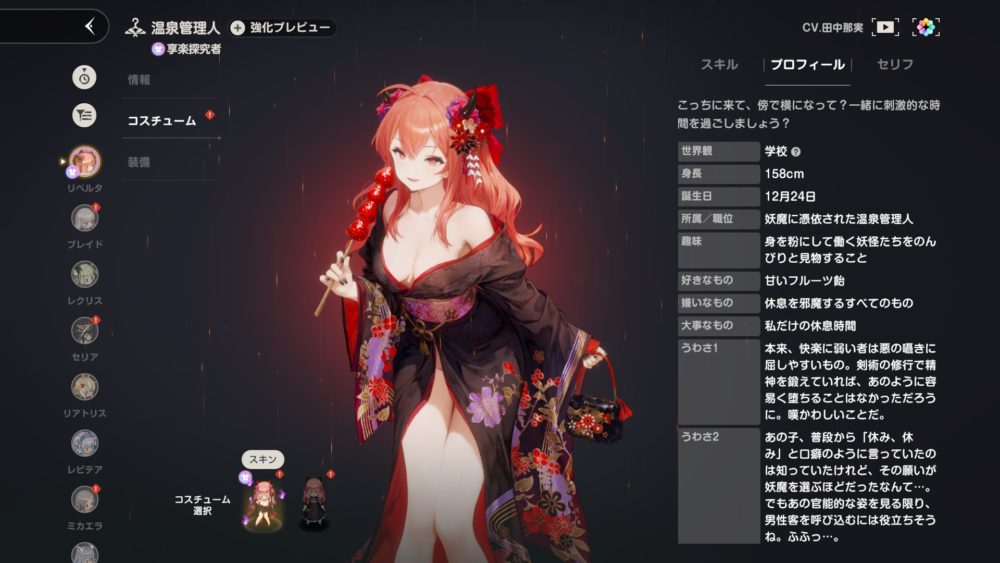Image resolution: width=1000 pixels, height=563 pixels.
Task: Open the 情報 menu entry
Action: coord(139,80)
